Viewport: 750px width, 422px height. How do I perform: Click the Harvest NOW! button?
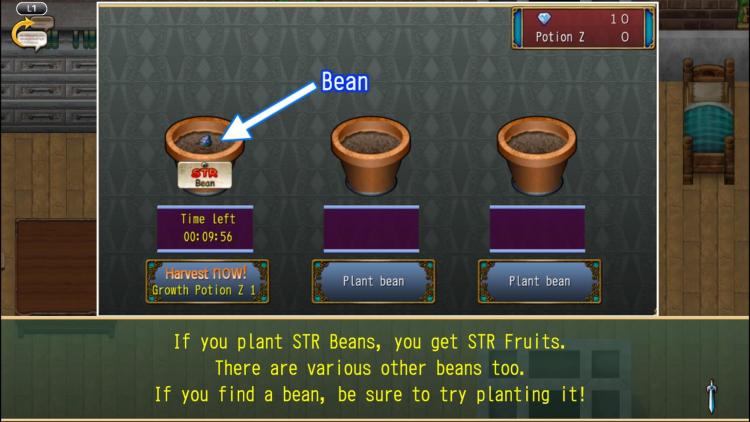[x=207, y=281]
